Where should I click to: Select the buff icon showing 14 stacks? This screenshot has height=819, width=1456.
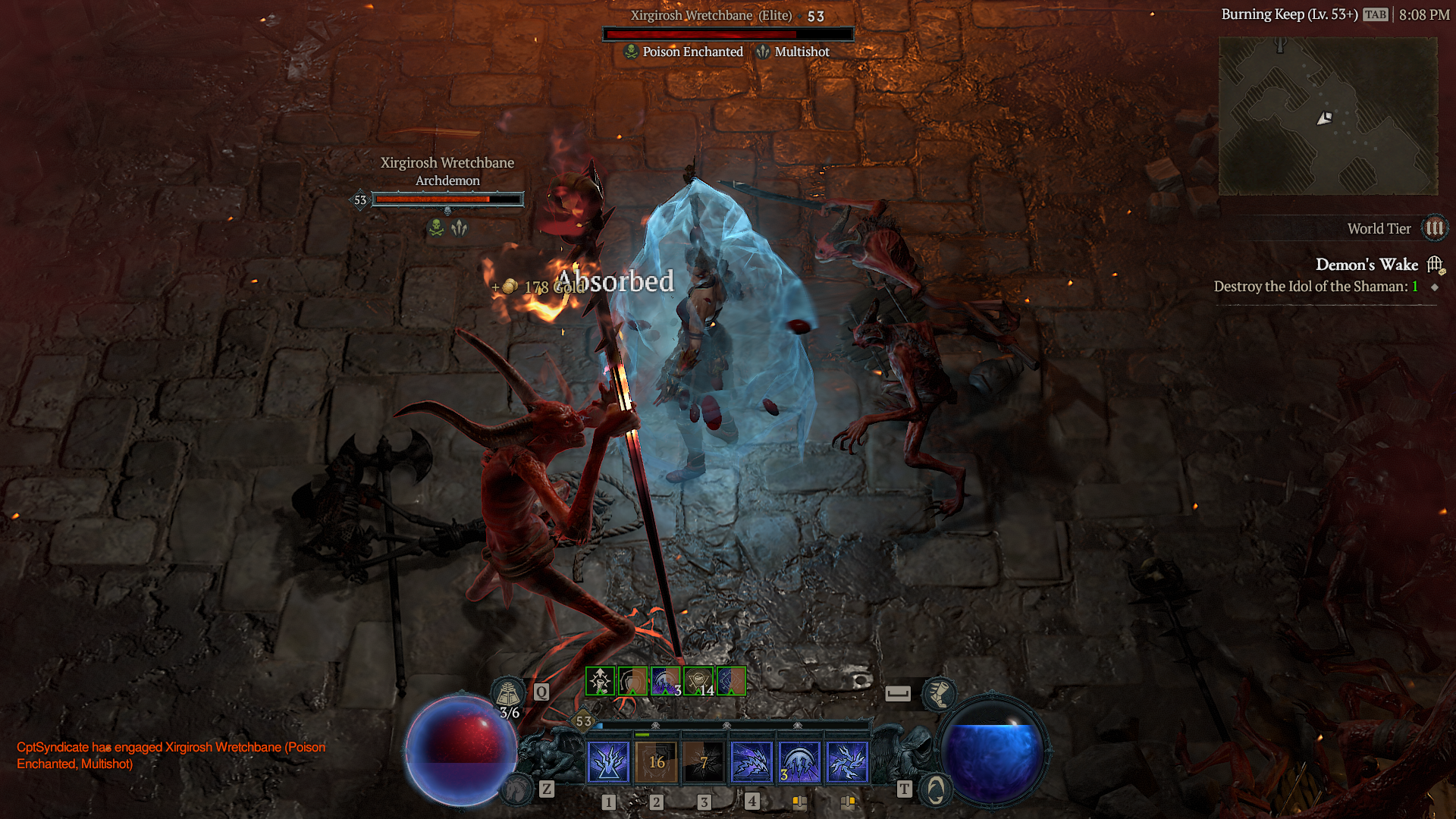click(x=698, y=680)
